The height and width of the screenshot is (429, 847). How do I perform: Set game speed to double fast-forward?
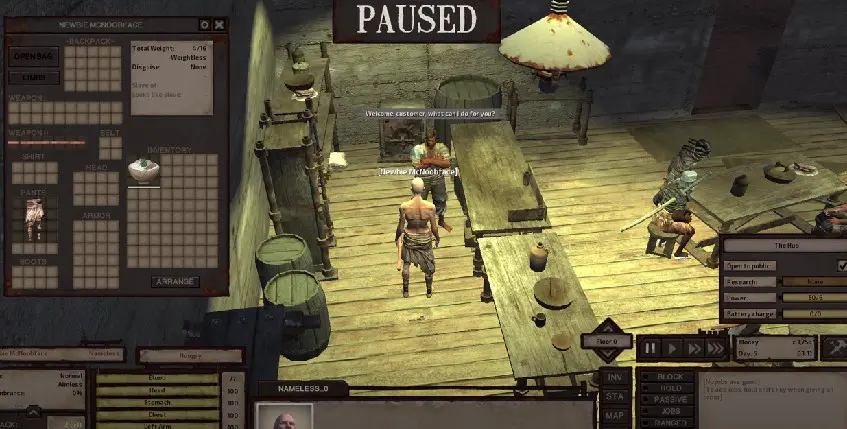click(693, 348)
